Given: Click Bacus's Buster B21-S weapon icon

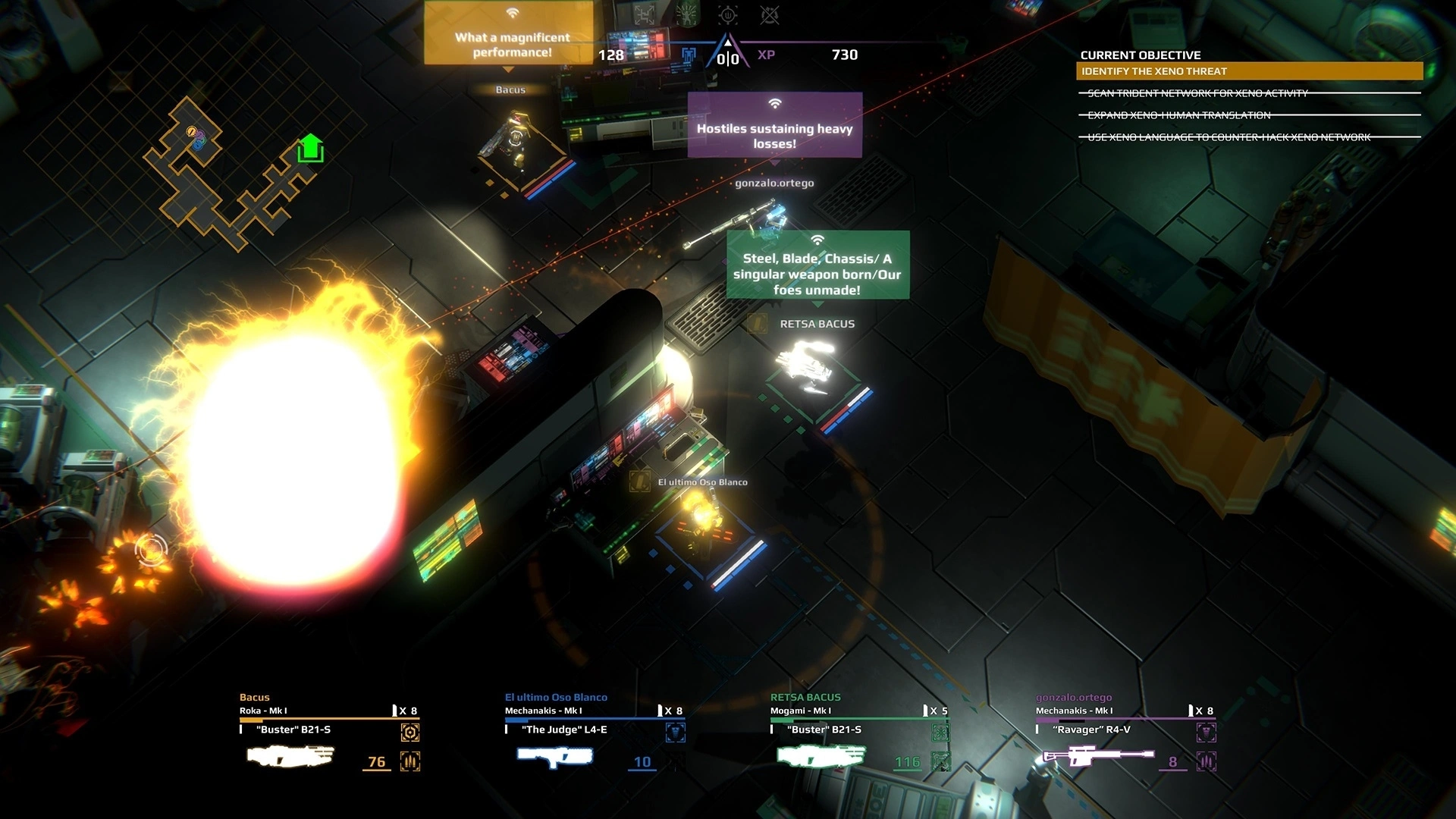Looking at the screenshot, I should tap(290, 756).
